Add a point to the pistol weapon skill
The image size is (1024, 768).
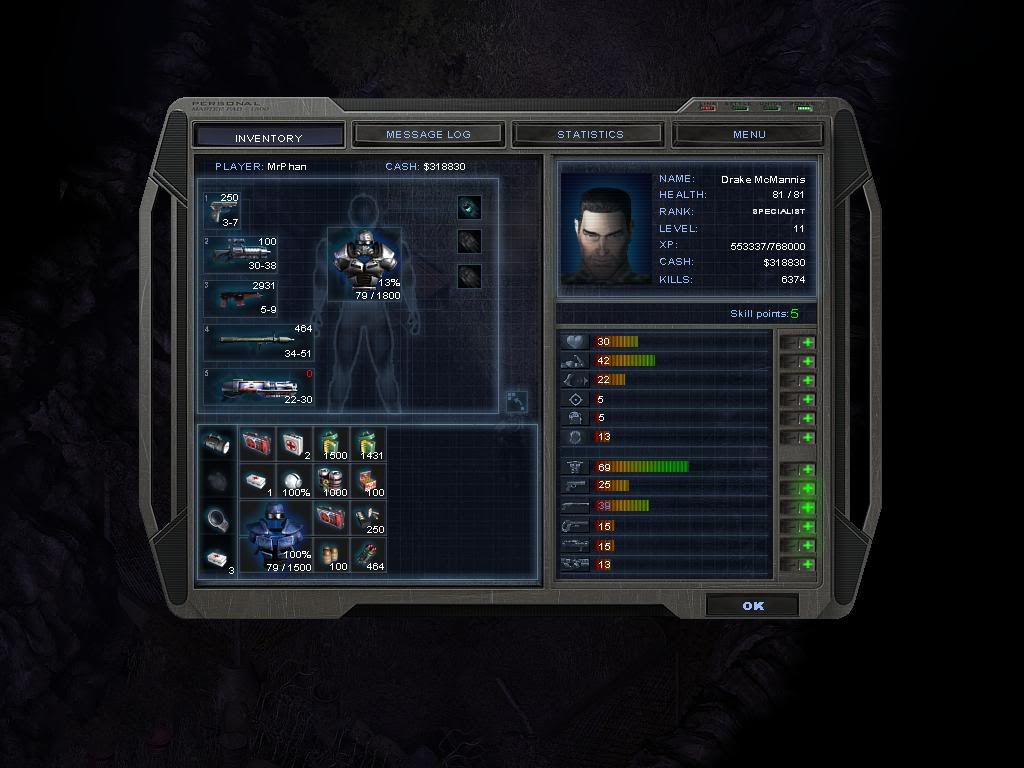pyautogui.click(x=807, y=488)
